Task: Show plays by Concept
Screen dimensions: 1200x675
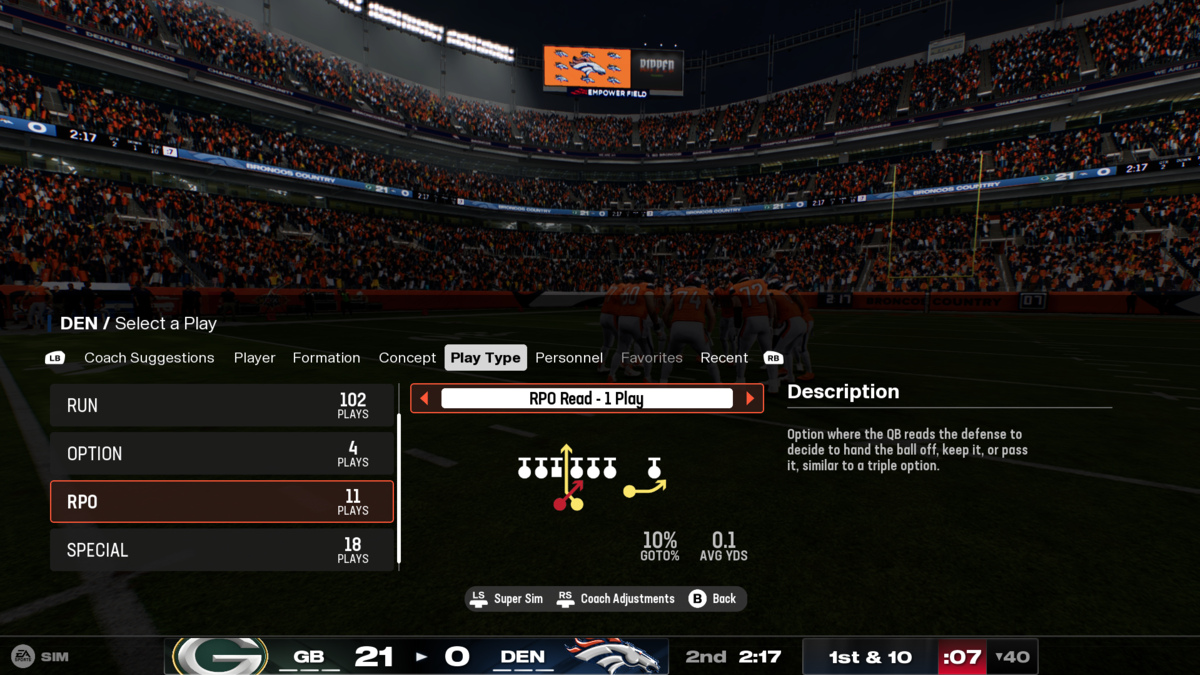Action: (x=407, y=358)
